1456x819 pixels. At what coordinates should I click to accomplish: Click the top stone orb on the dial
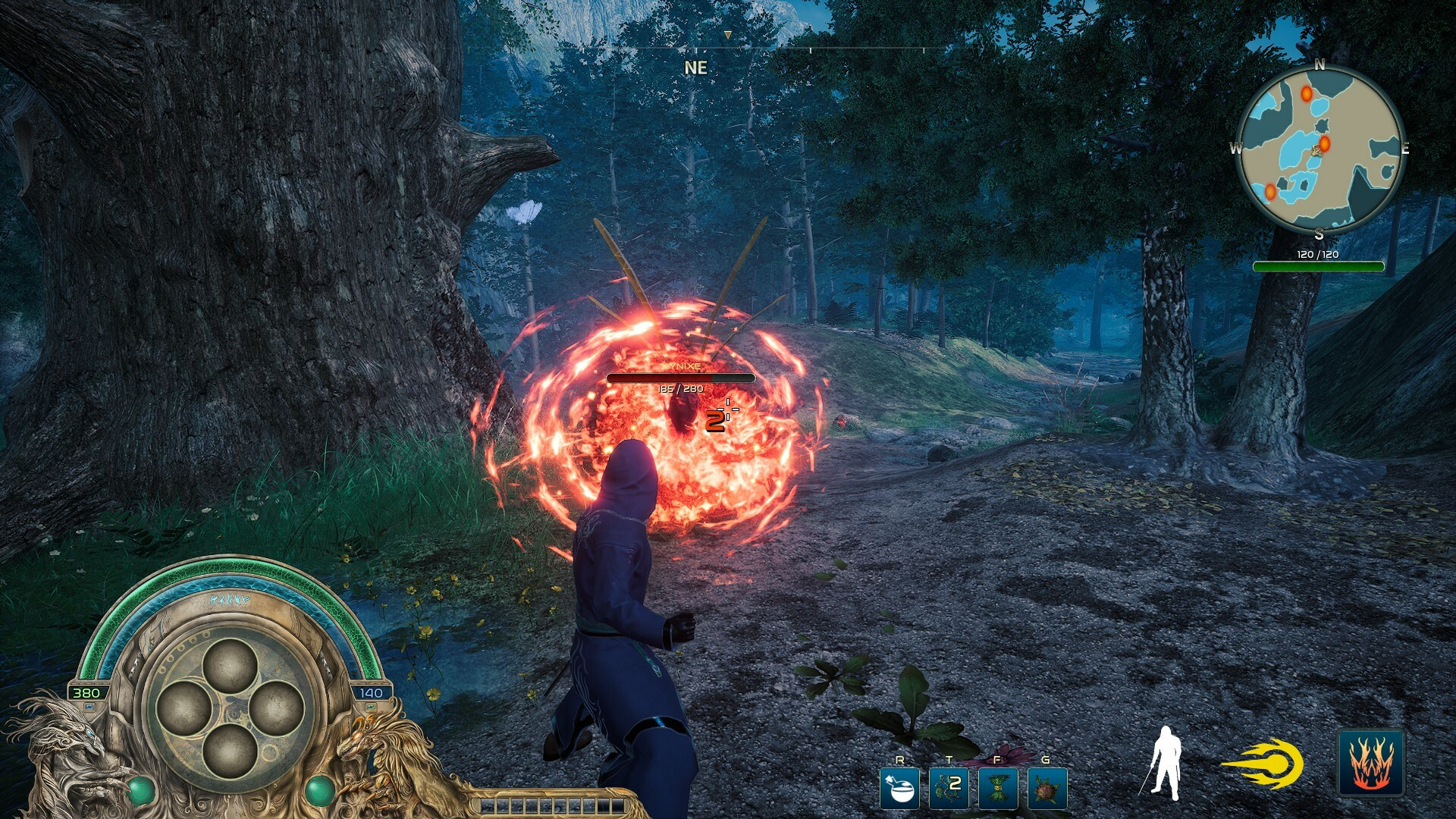coord(230,665)
